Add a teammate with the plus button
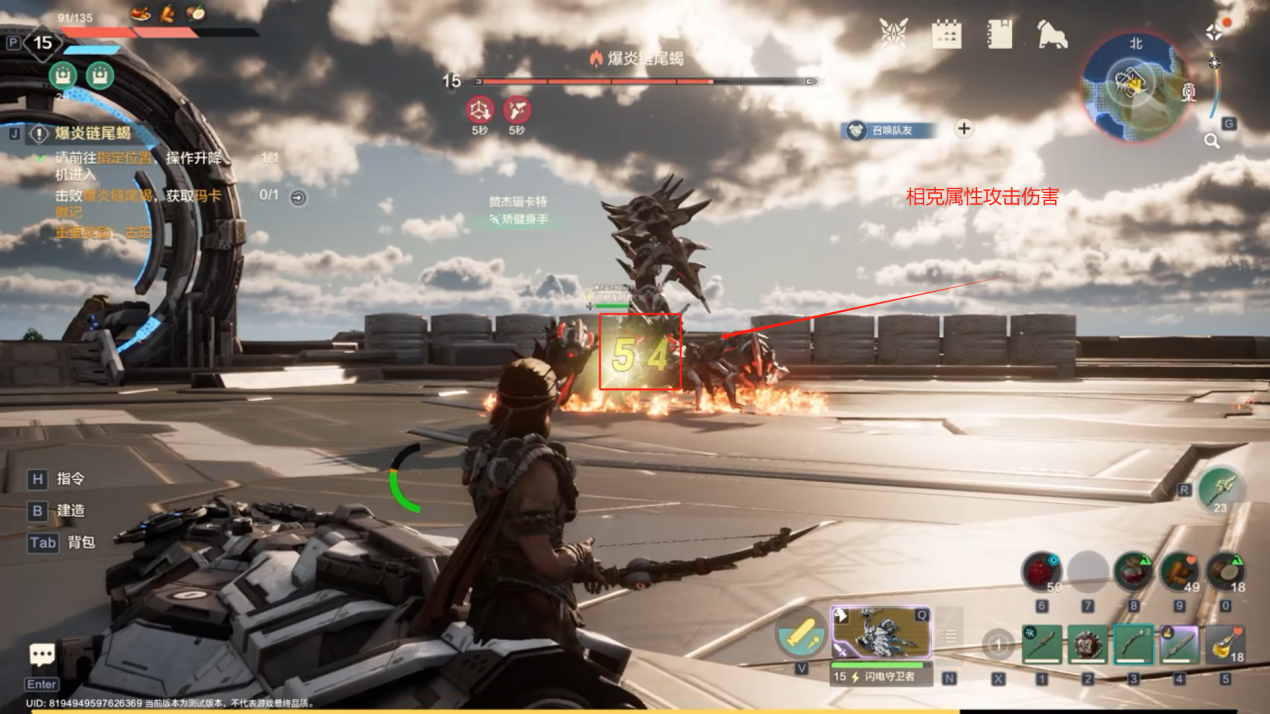This screenshot has width=1270, height=714. click(964, 128)
